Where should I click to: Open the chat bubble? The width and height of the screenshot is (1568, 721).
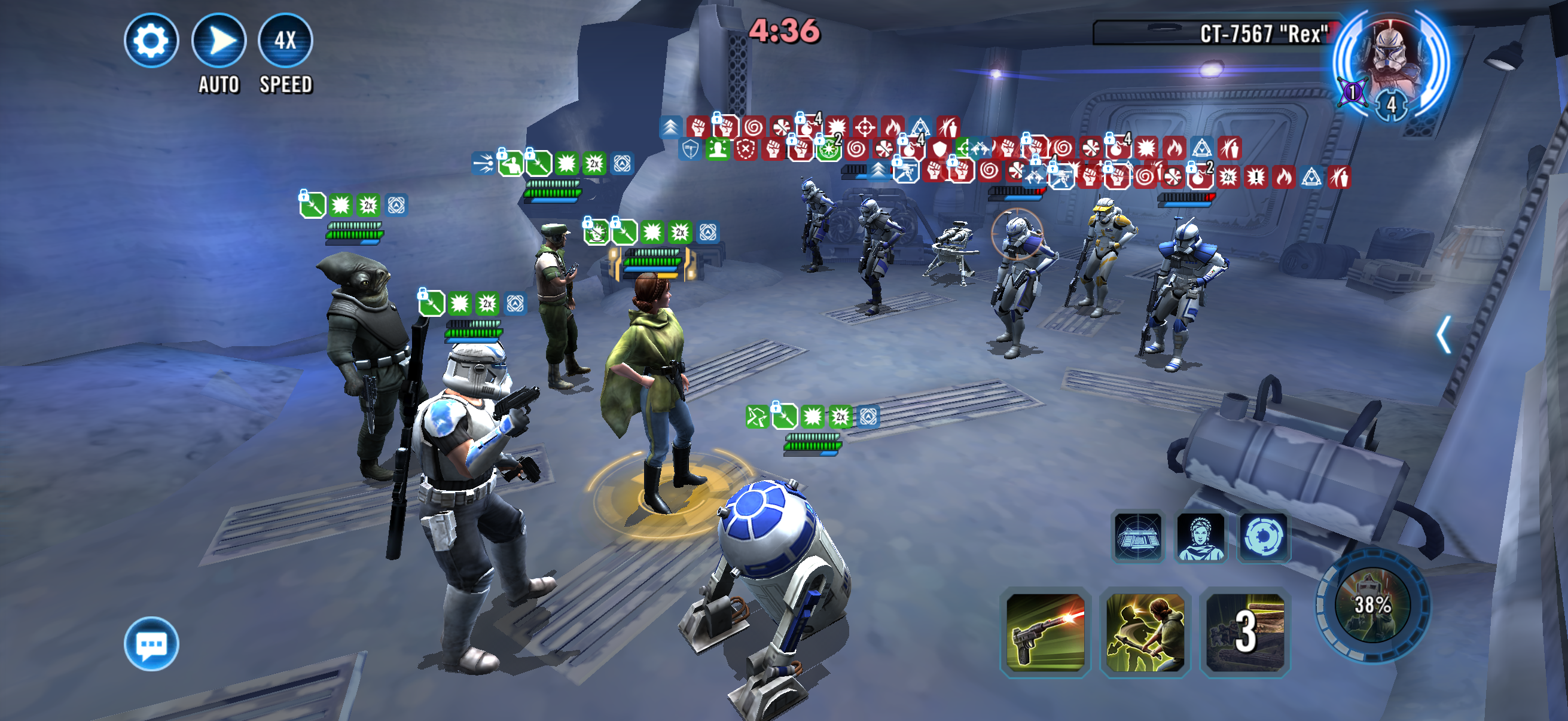(151, 643)
